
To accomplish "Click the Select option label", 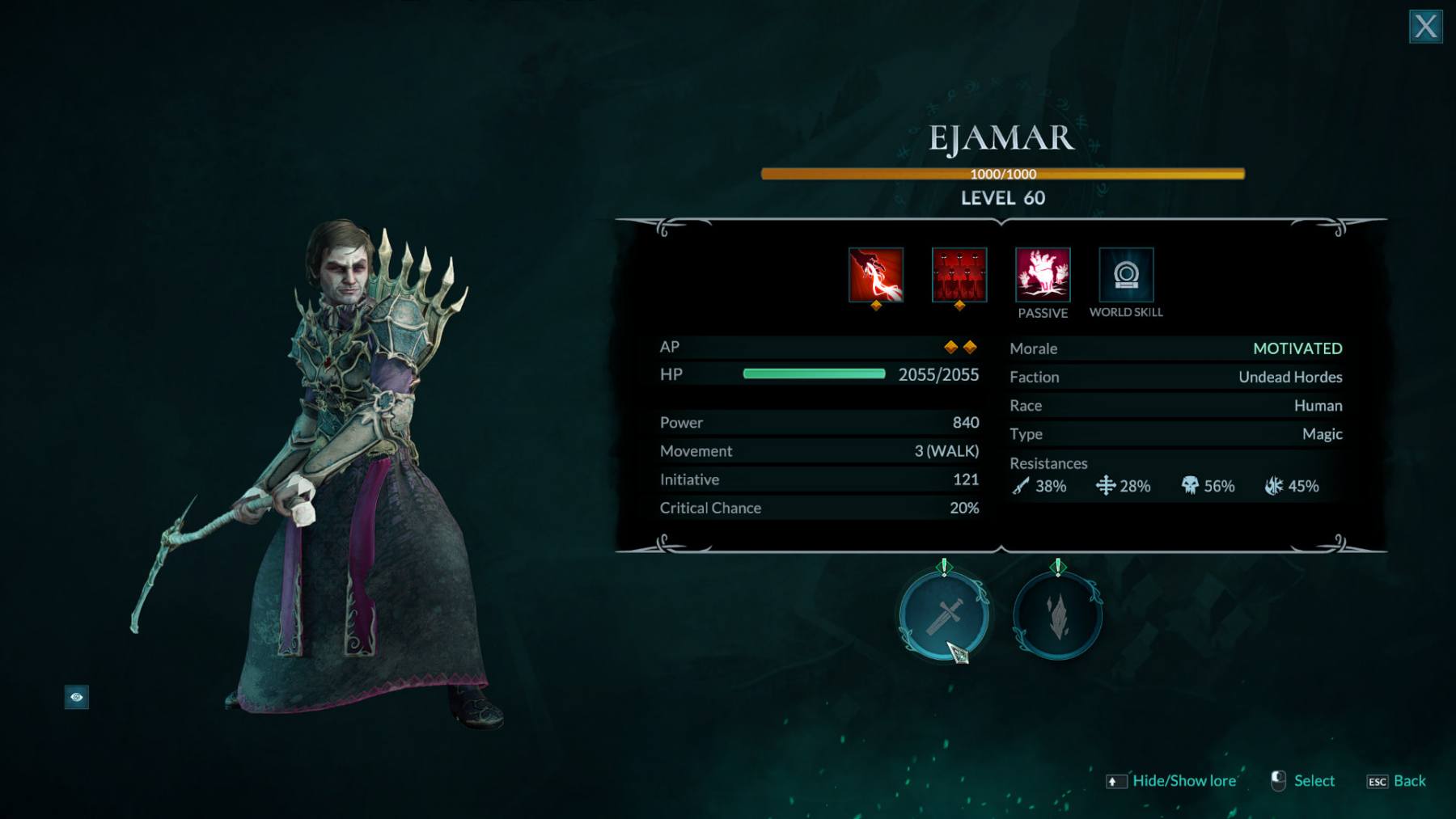I will [1314, 781].
